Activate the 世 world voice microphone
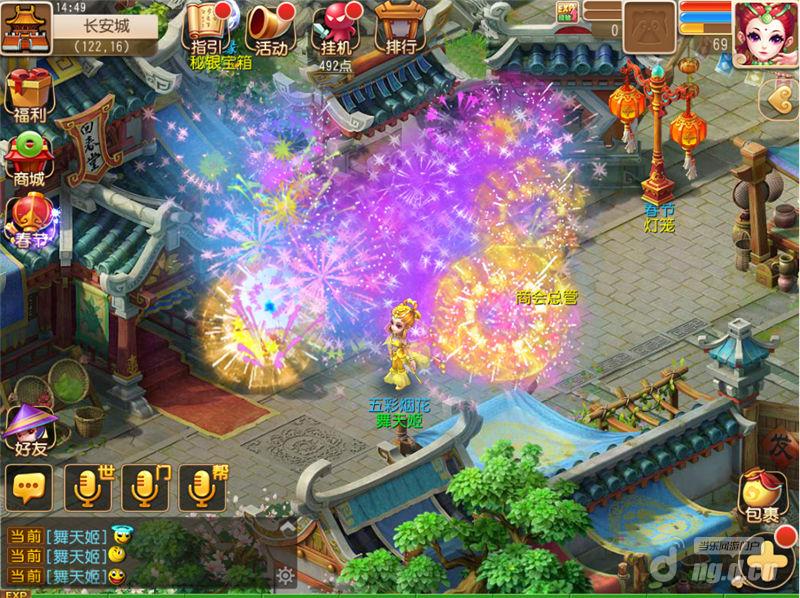800x598 pixels. coord(88,488)
